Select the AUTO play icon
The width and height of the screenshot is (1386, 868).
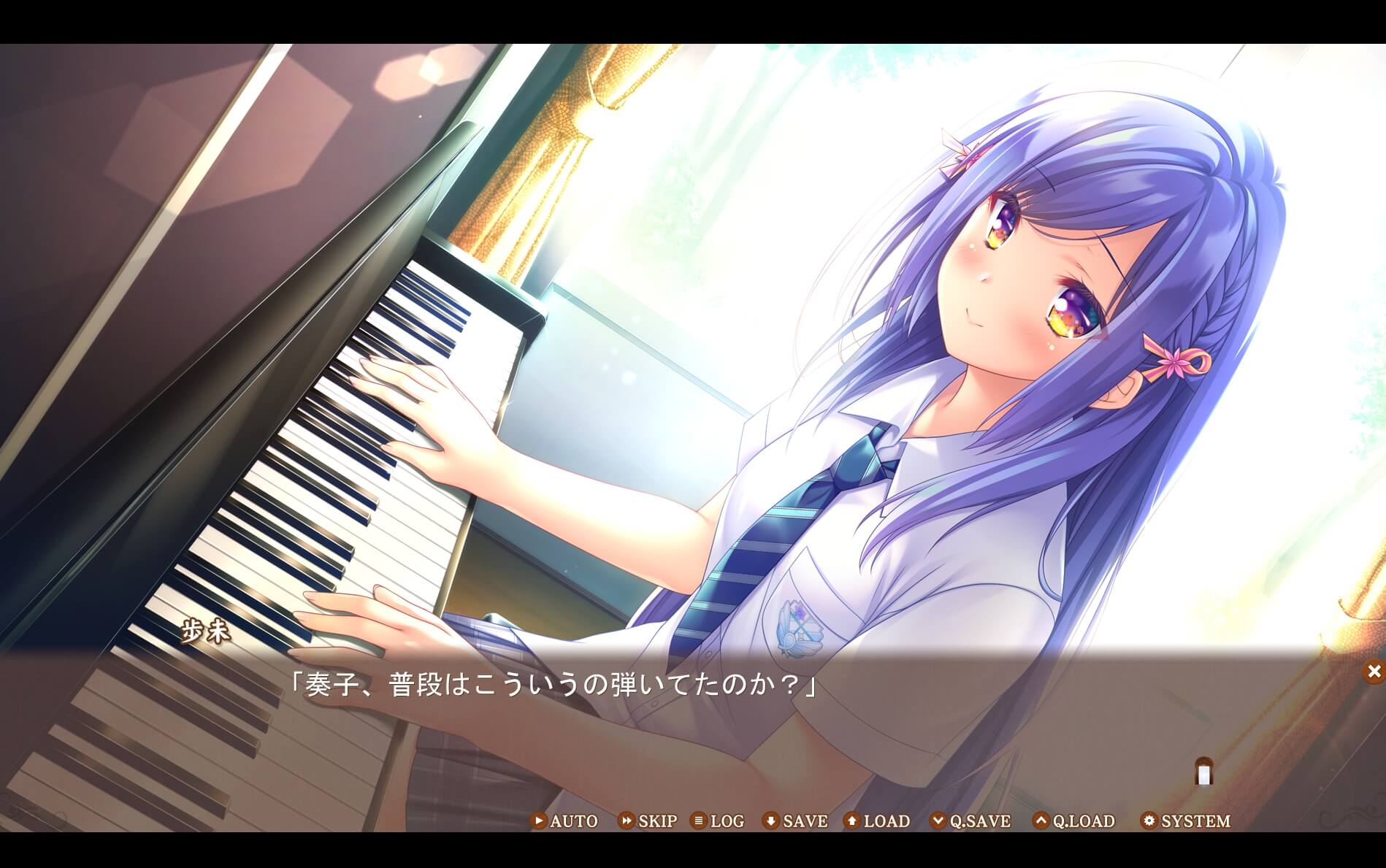pyautogui.click(x=539, y=821)
